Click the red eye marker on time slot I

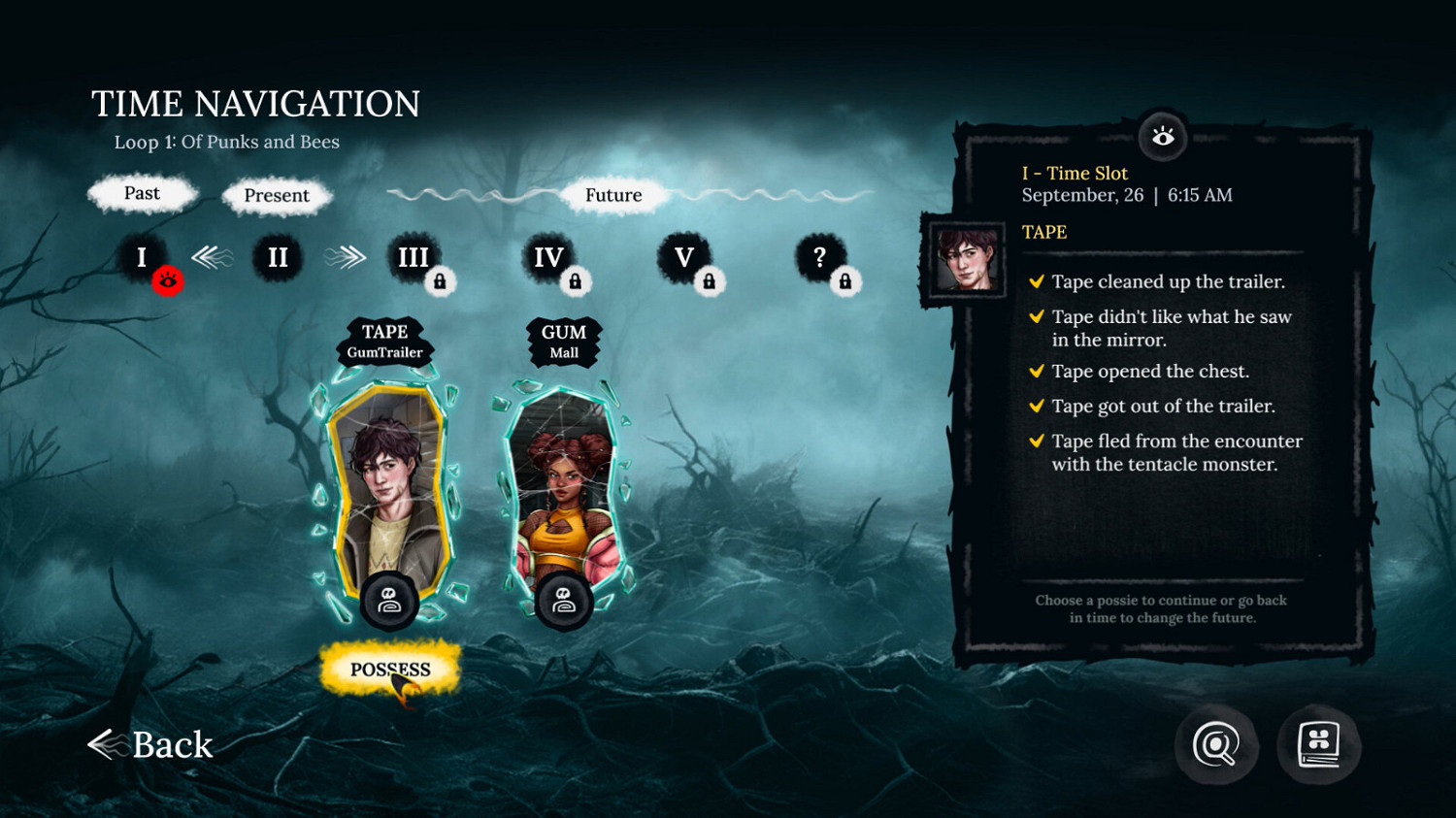pyautogui.click(x=169, y=281)
